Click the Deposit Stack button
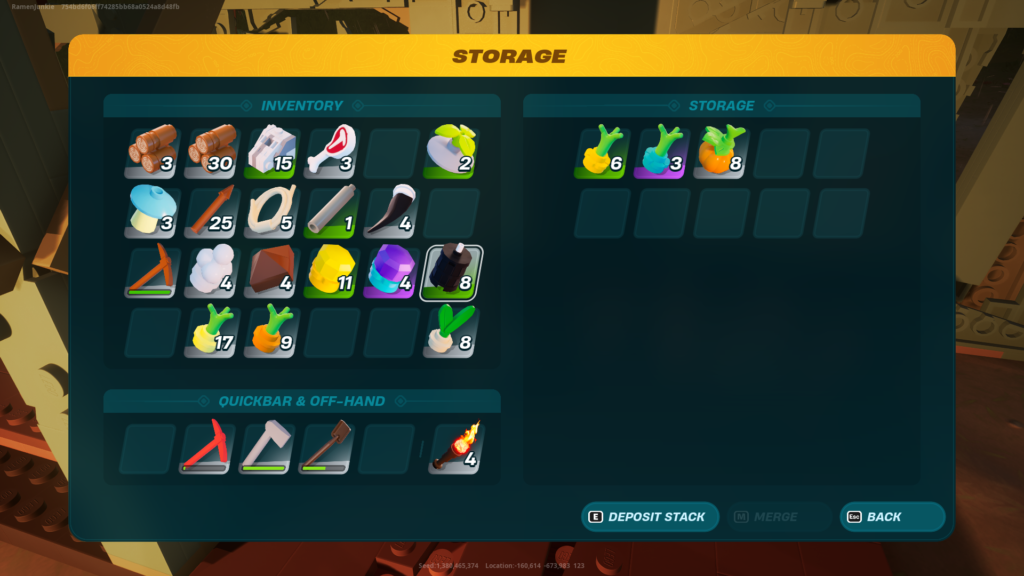 coord(650,517)
